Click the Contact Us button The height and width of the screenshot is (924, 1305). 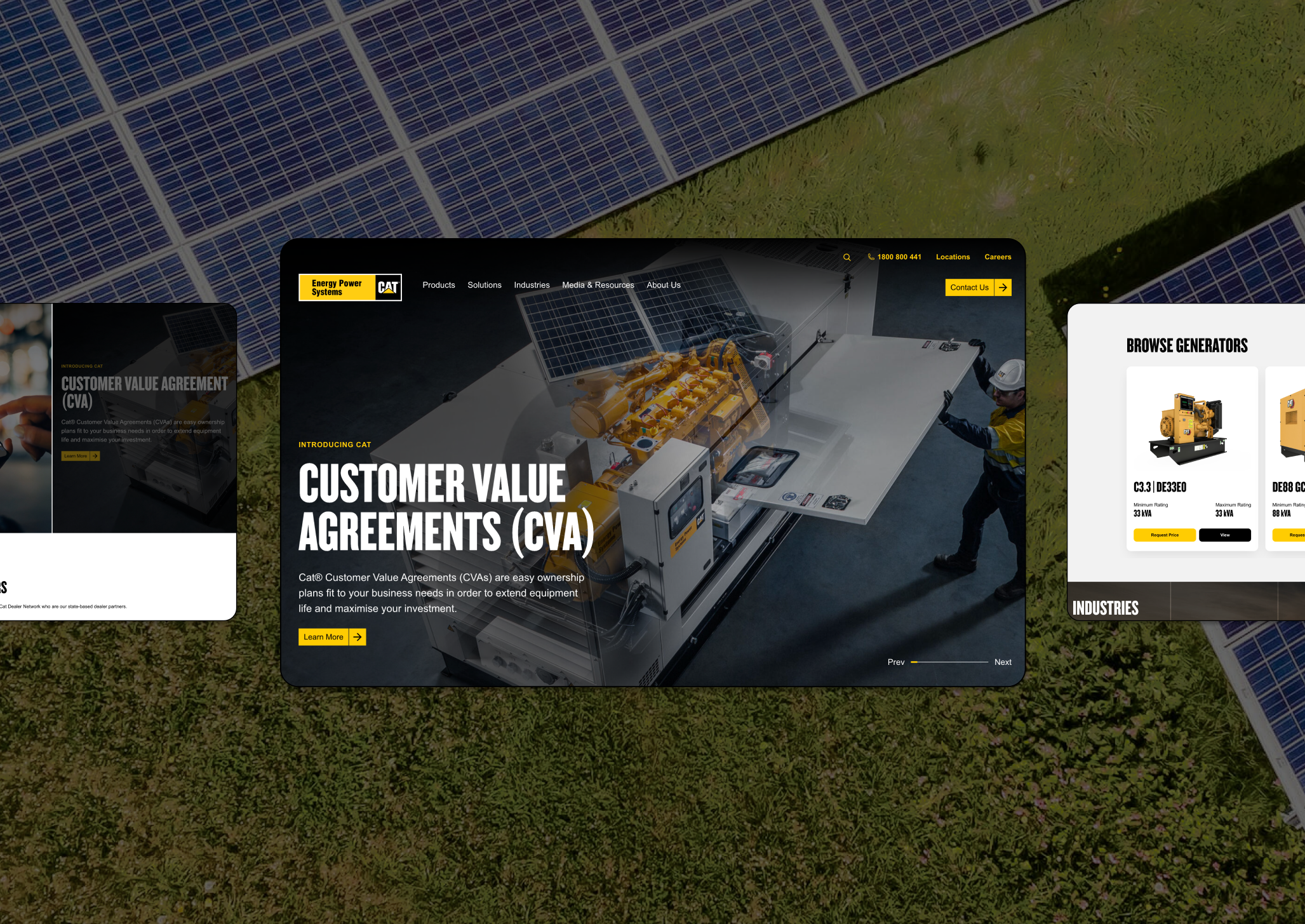tap(970, 287)
